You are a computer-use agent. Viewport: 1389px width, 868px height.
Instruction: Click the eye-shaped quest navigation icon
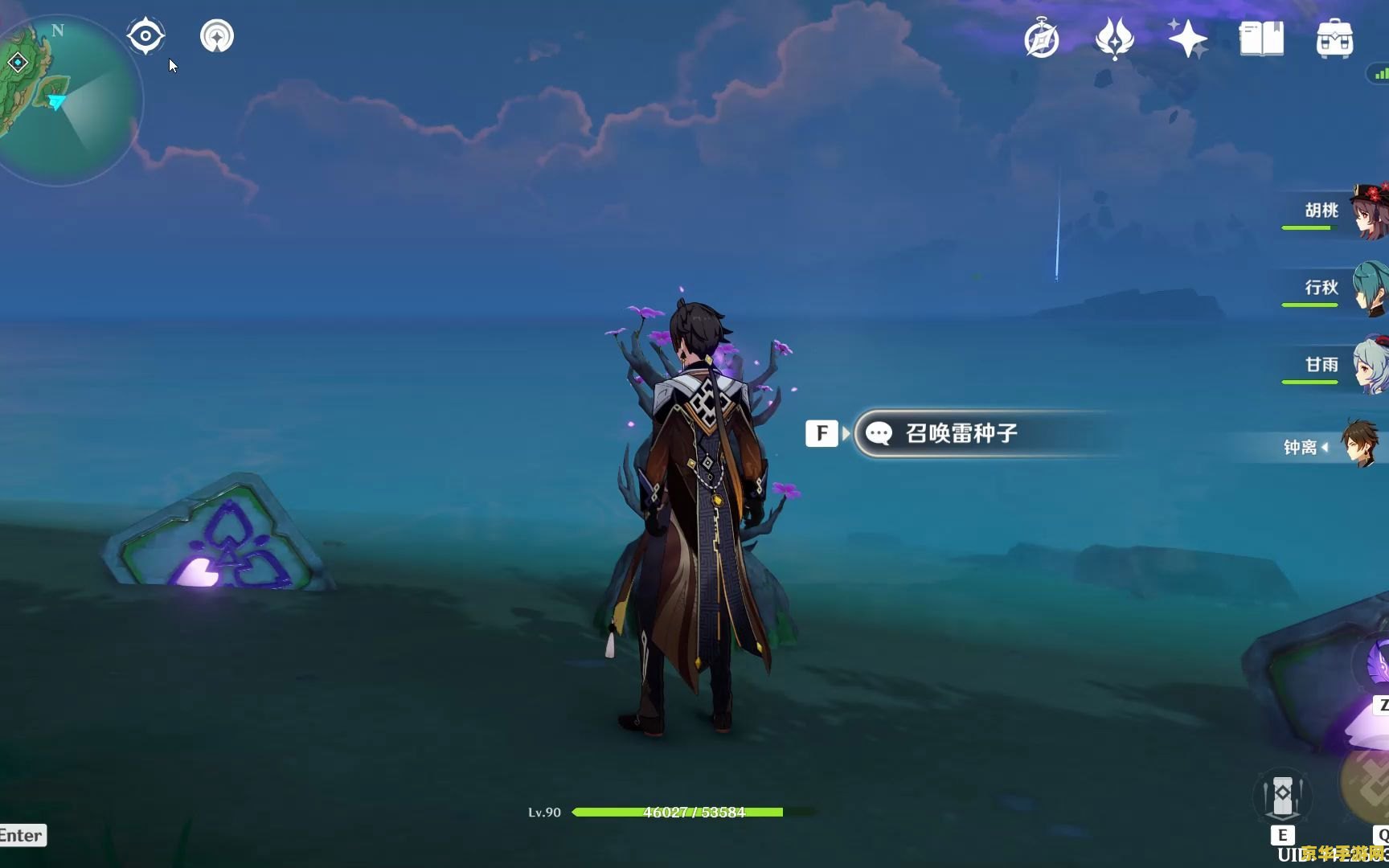tap(145, 36)
